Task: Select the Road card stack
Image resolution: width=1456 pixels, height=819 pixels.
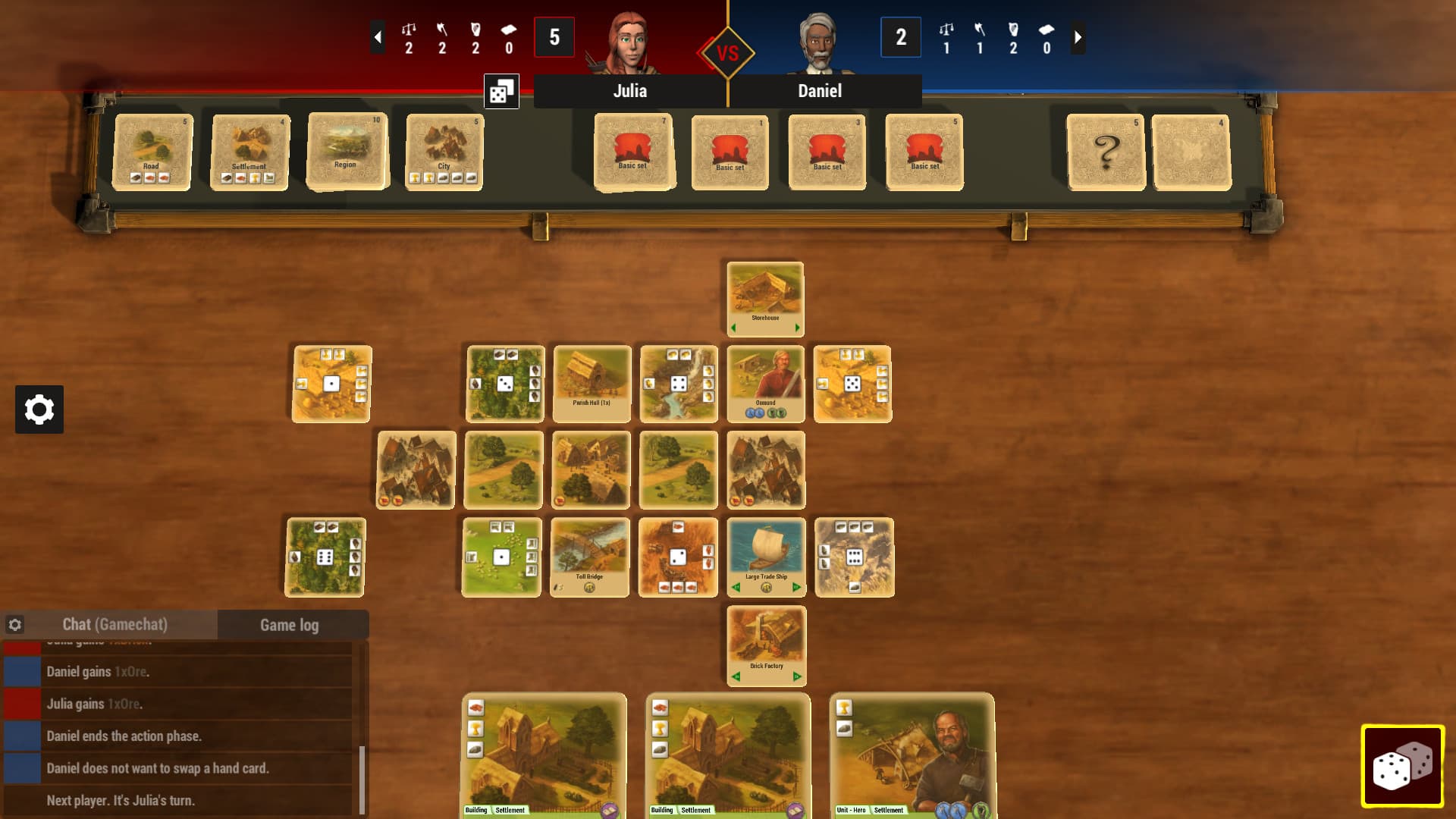Action: pyautogui.click(x=151, y=151)
